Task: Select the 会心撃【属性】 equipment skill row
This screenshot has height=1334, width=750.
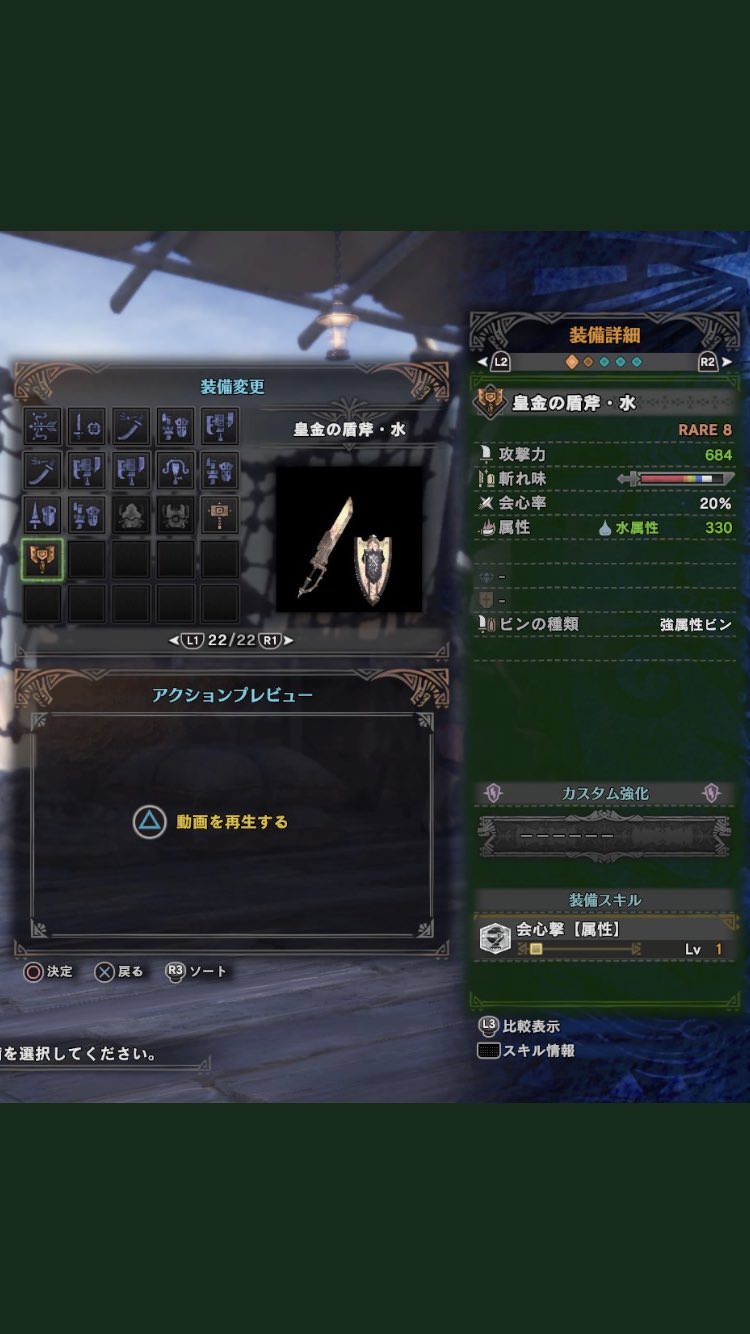Action: pos(604,939)
